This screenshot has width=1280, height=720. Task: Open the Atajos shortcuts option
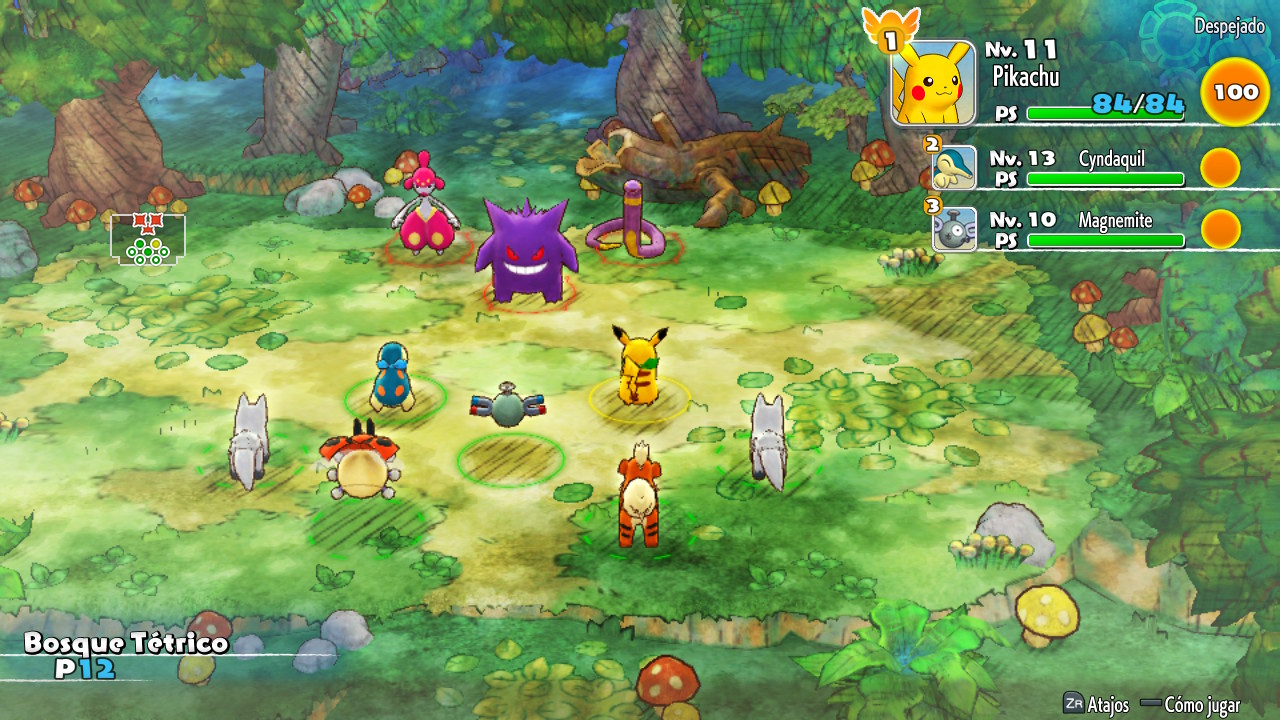[x=1096, y=704]
